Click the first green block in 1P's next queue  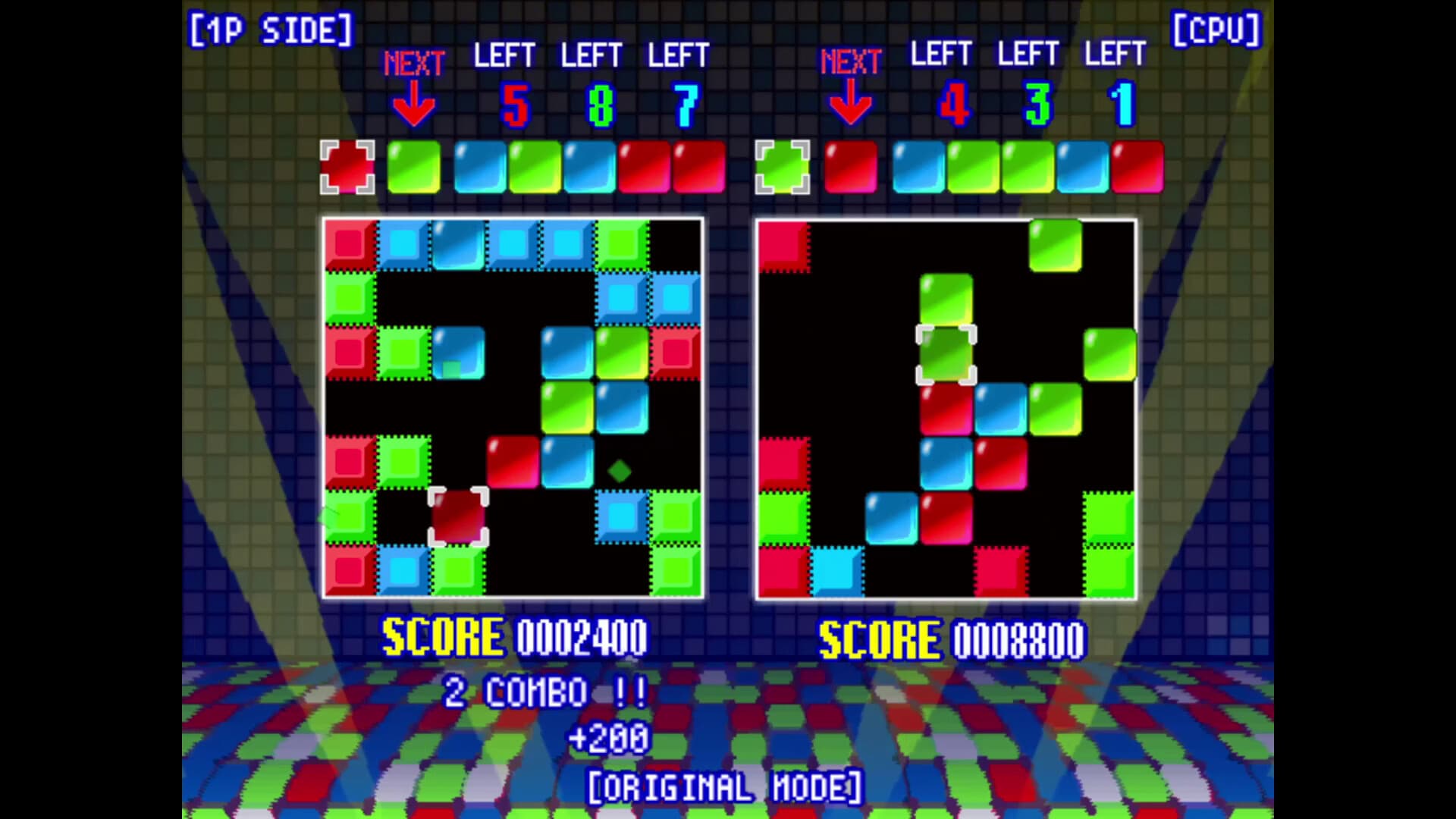click(x=414, y=167)
